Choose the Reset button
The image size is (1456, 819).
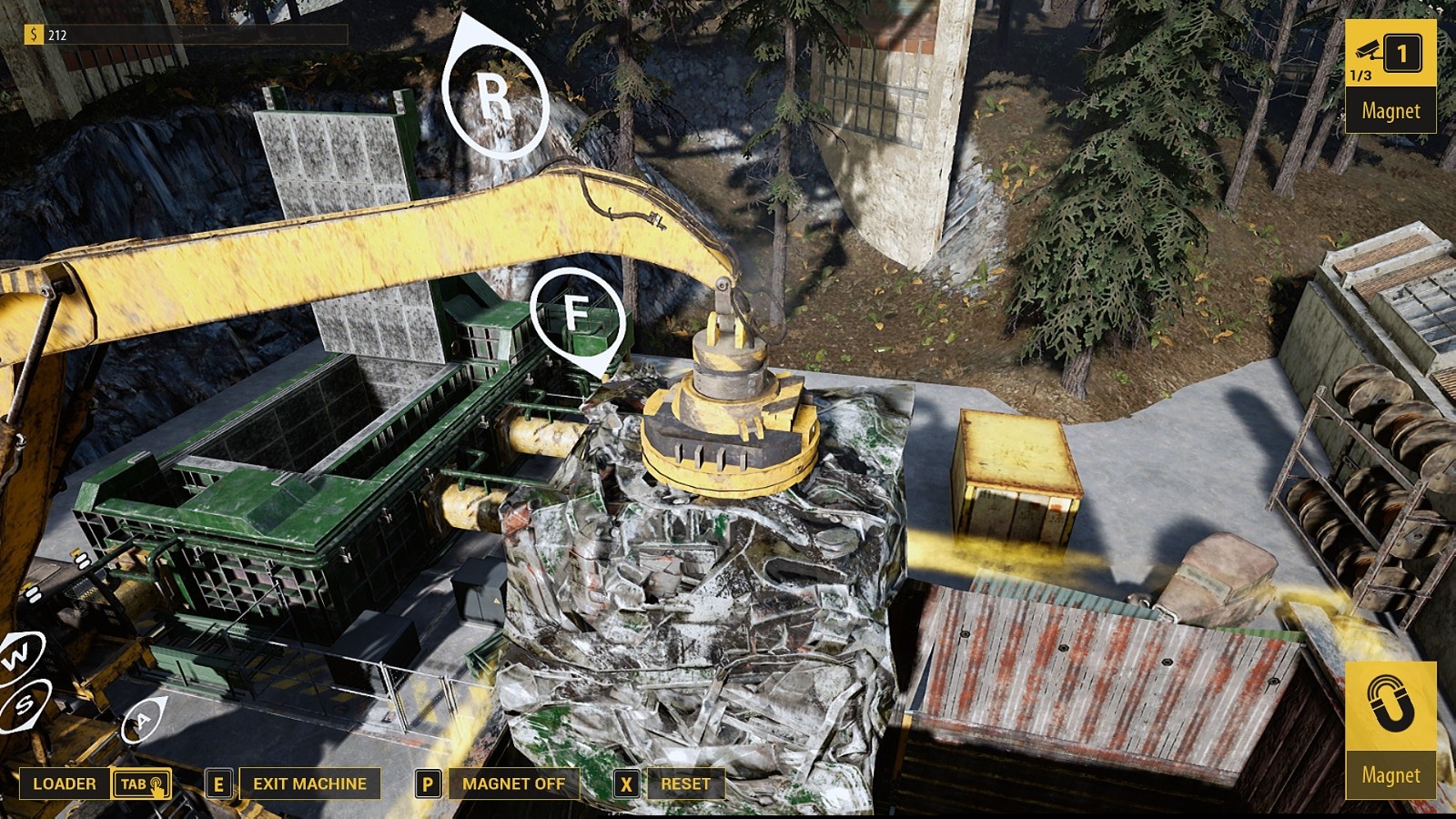click(x=685, y=784)
